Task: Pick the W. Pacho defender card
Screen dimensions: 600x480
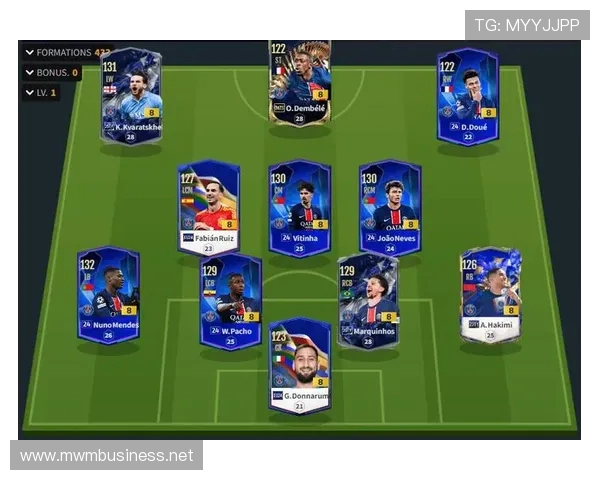Action: [x=230, y=301]
